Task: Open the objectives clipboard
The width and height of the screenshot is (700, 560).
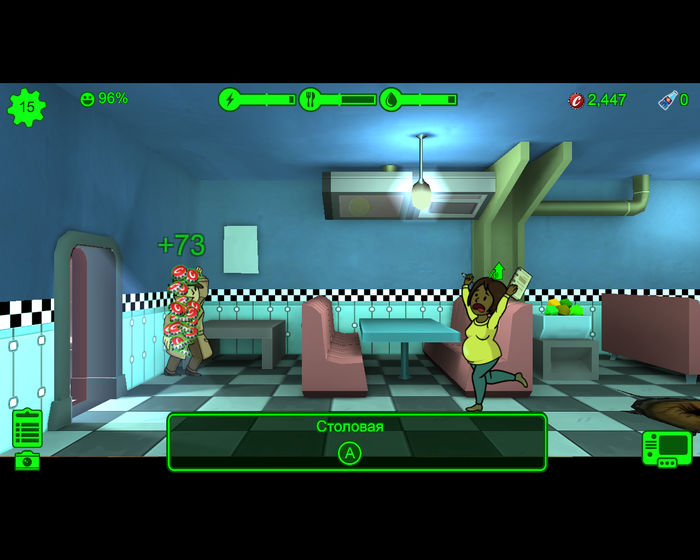Action: [x=27, y=428]
